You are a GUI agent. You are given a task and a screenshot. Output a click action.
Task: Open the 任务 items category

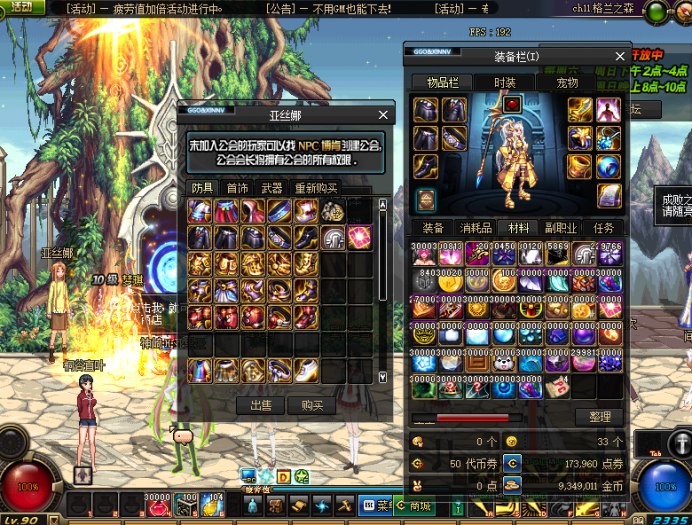pyautogui.click(x=604, y=228)
